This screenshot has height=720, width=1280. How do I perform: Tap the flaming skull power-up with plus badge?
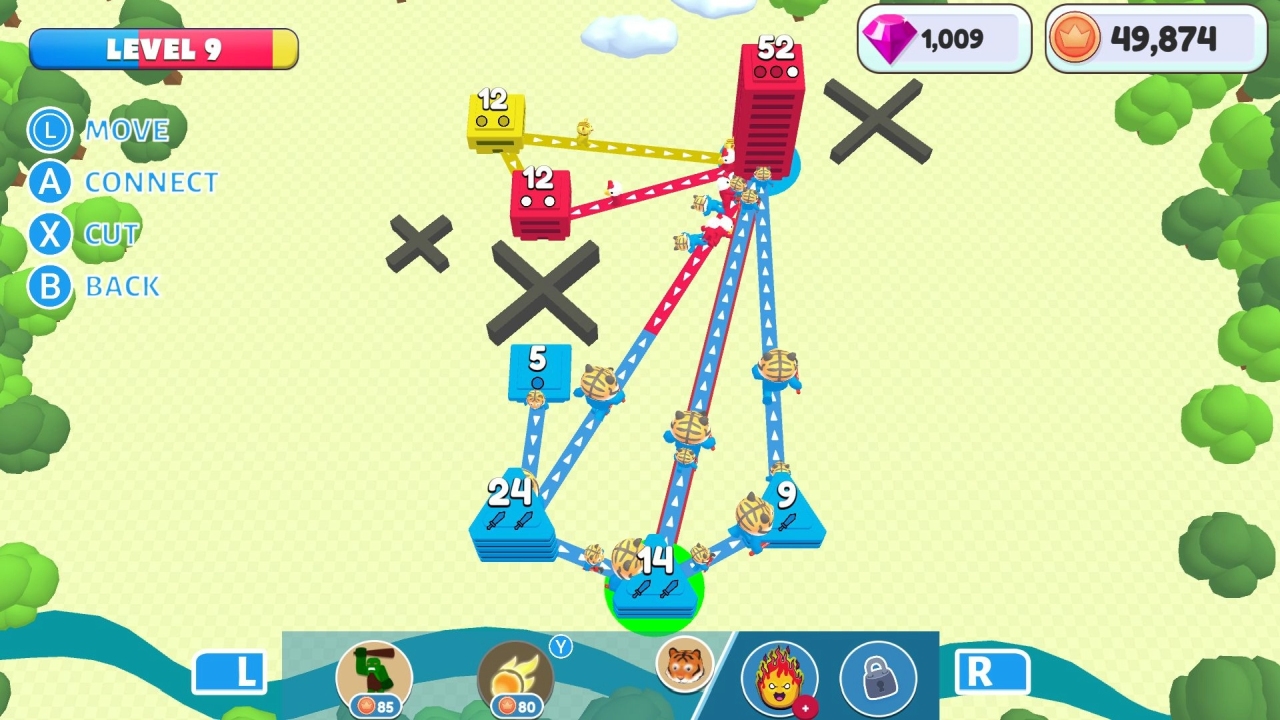click(x=782, y=678)
